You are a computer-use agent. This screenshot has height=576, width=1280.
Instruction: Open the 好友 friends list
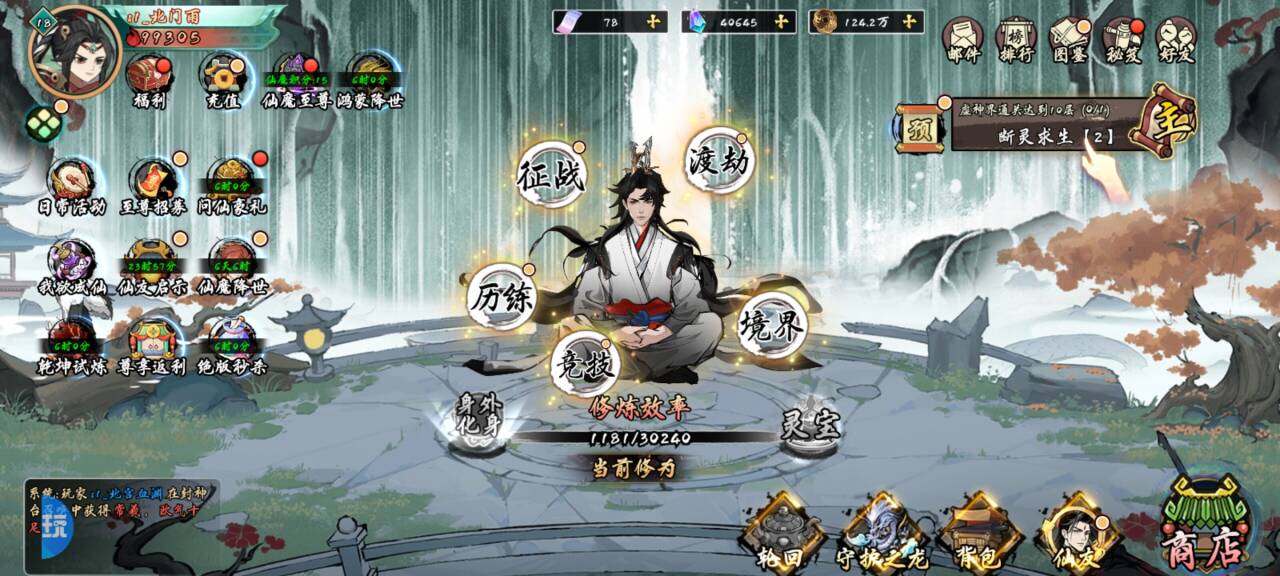tap(1176, 41)
